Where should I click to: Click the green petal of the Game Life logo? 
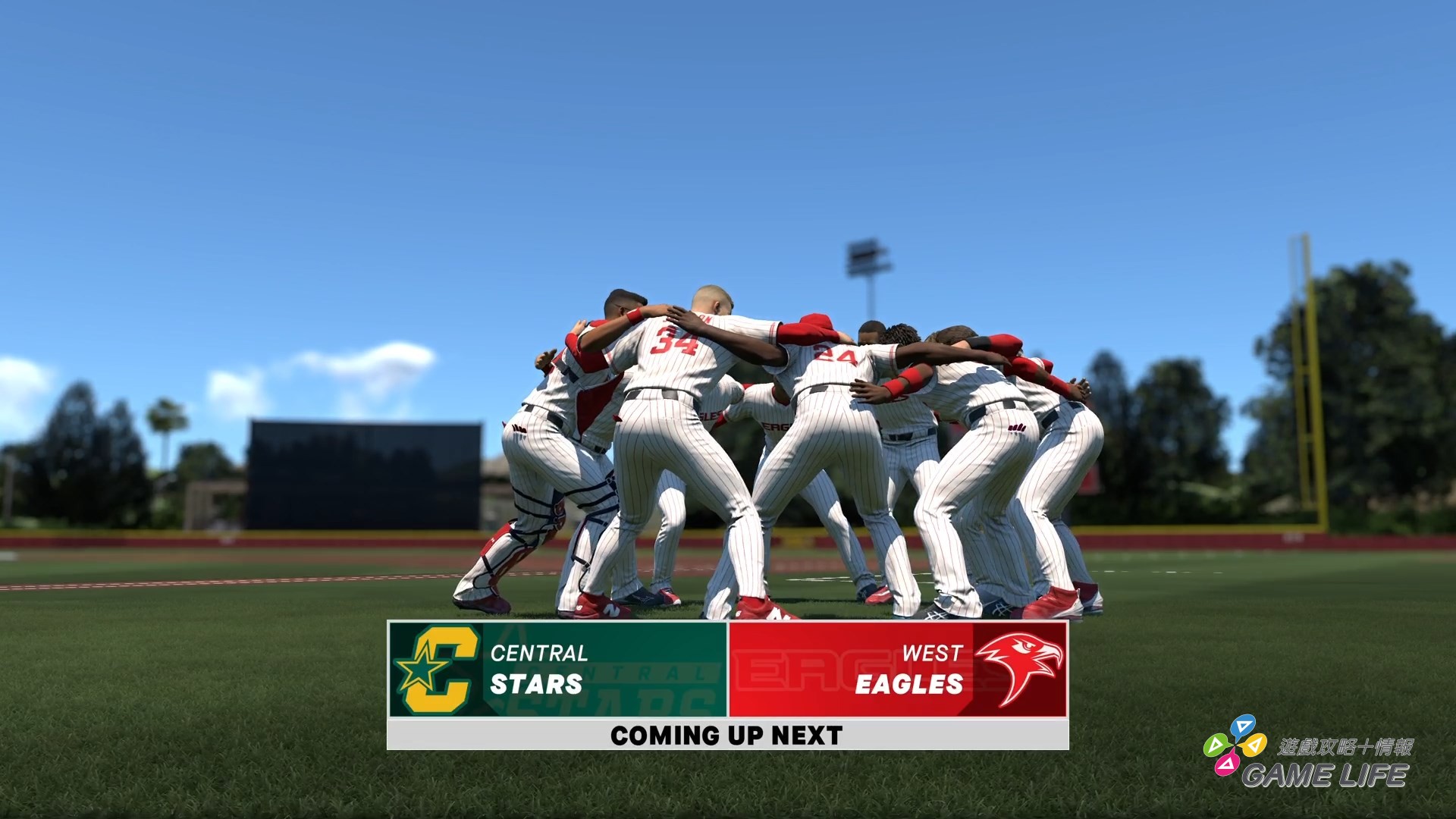coord(1219,744)
